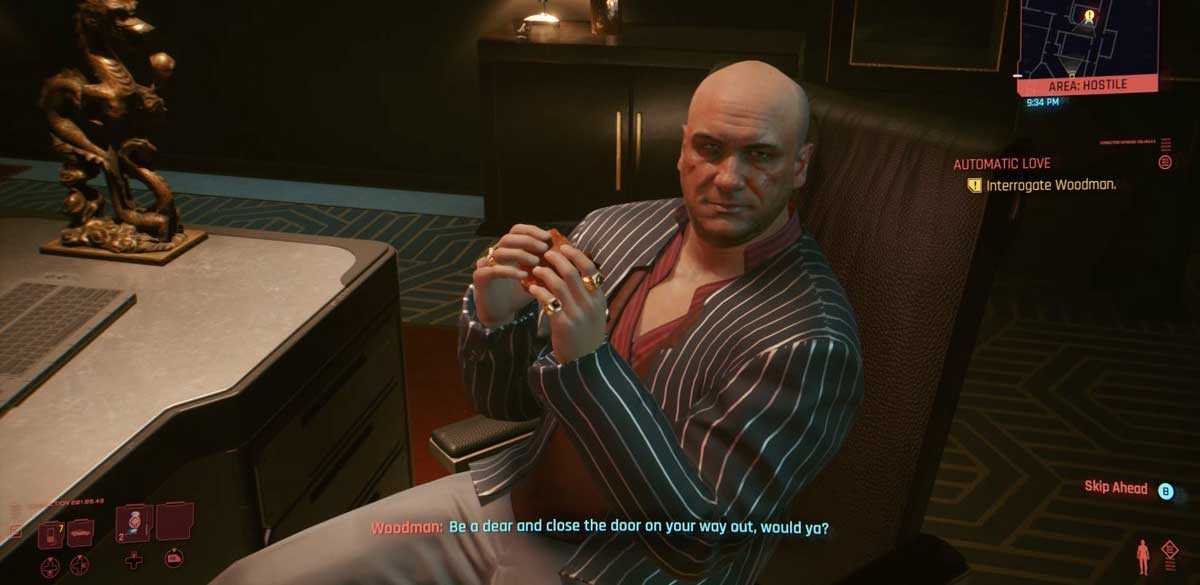The height and width of the screenshot is (585, 1200).
Task: Select the Automatic Love quest title
Action: (1001, 163)
